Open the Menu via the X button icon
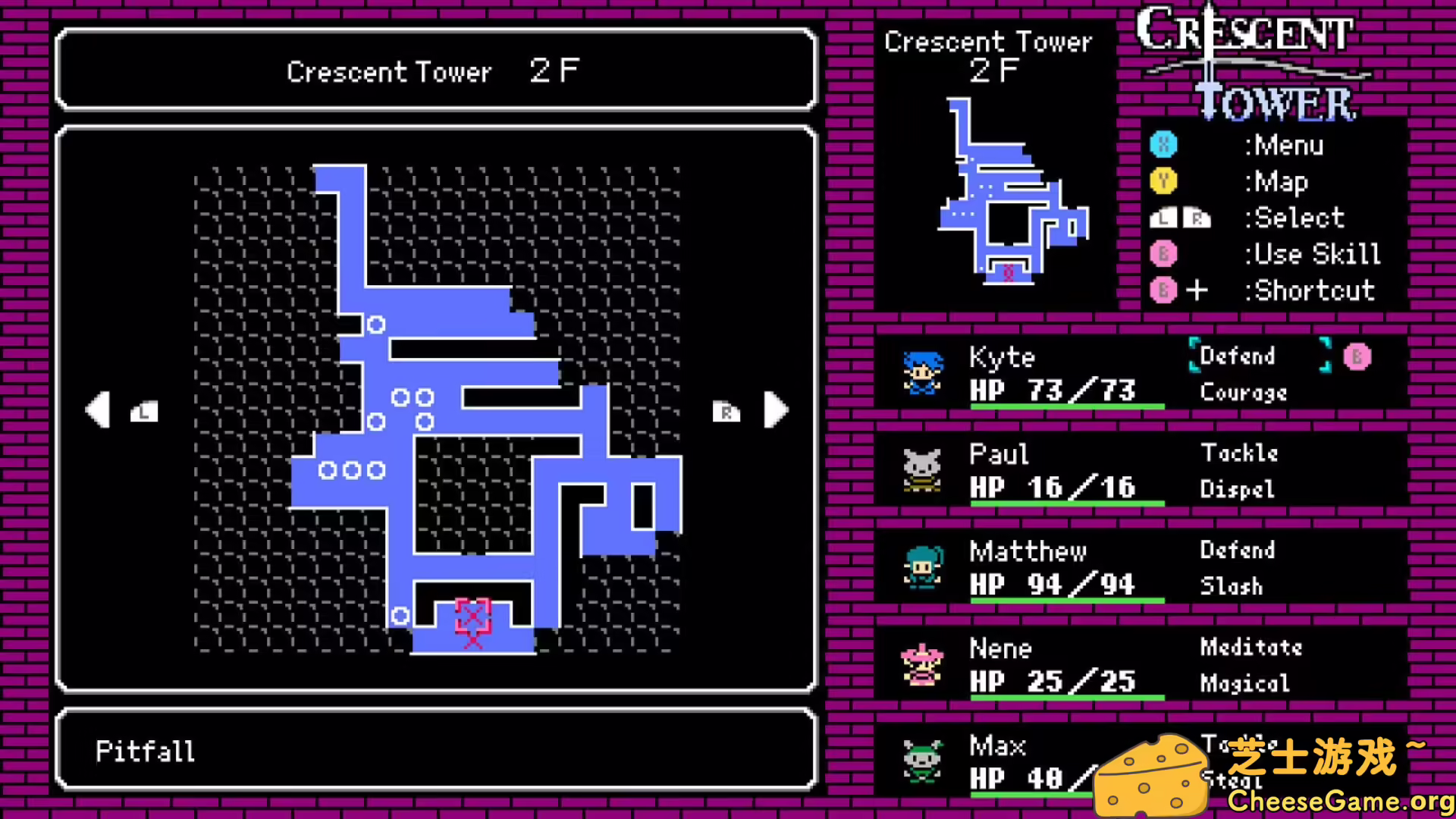The width and height of the screenshot is (1456, 819). click(x=1164, y=146)
